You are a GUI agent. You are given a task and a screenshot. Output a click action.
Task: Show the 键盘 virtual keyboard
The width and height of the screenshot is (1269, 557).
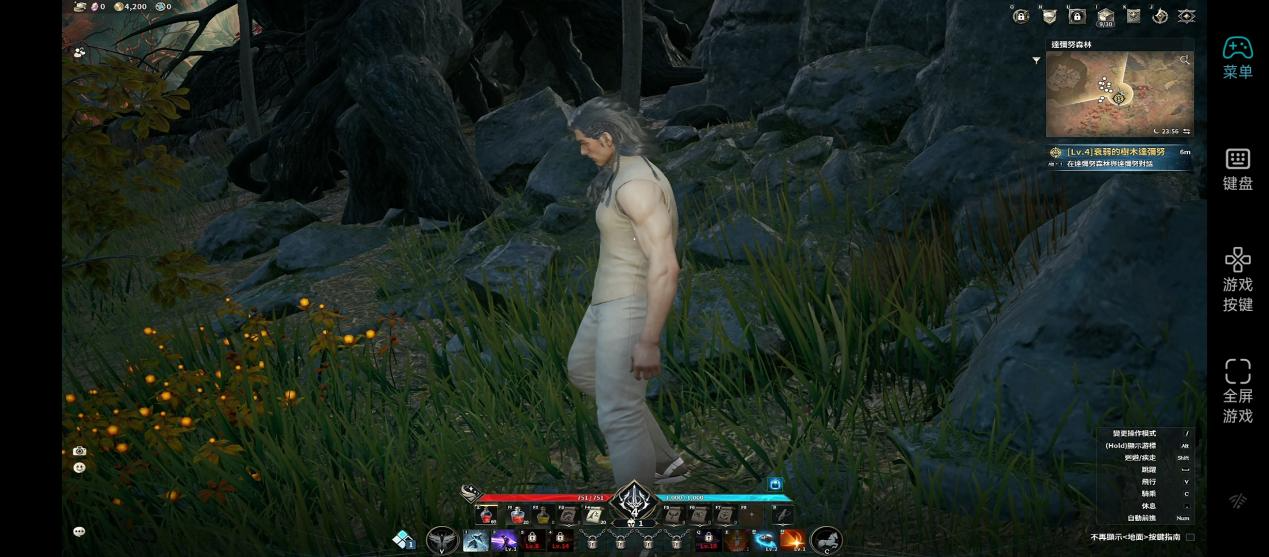(1237, 169)
